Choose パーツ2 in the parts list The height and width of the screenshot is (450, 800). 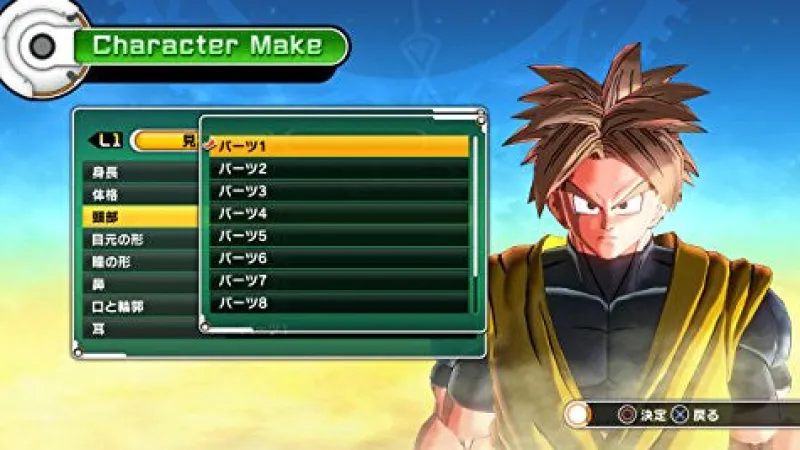click(x=340, y=169)
